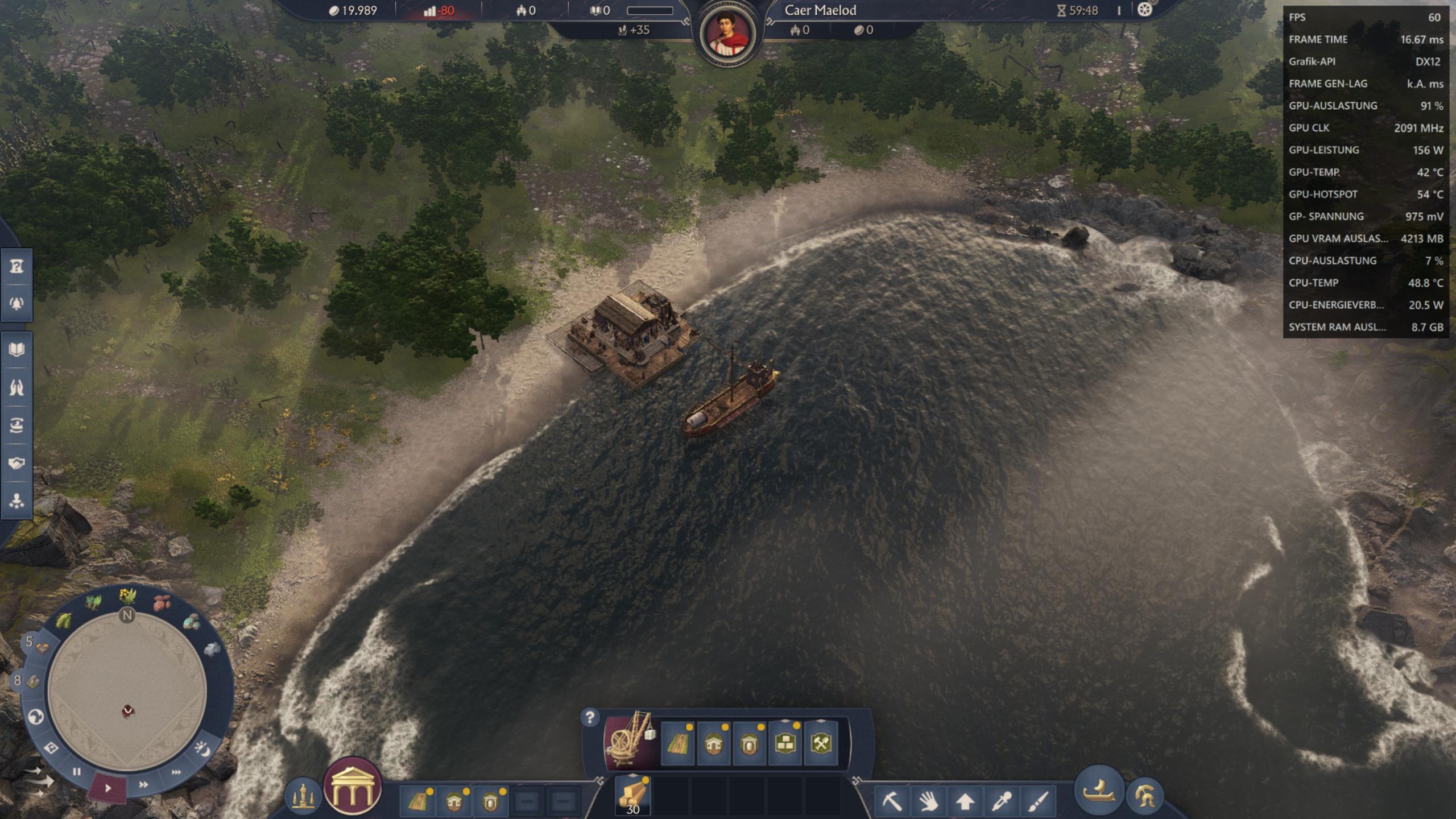Set game speed to double fast-forward
This screenshot has height=819, width=1456.
tap(143, 785)
